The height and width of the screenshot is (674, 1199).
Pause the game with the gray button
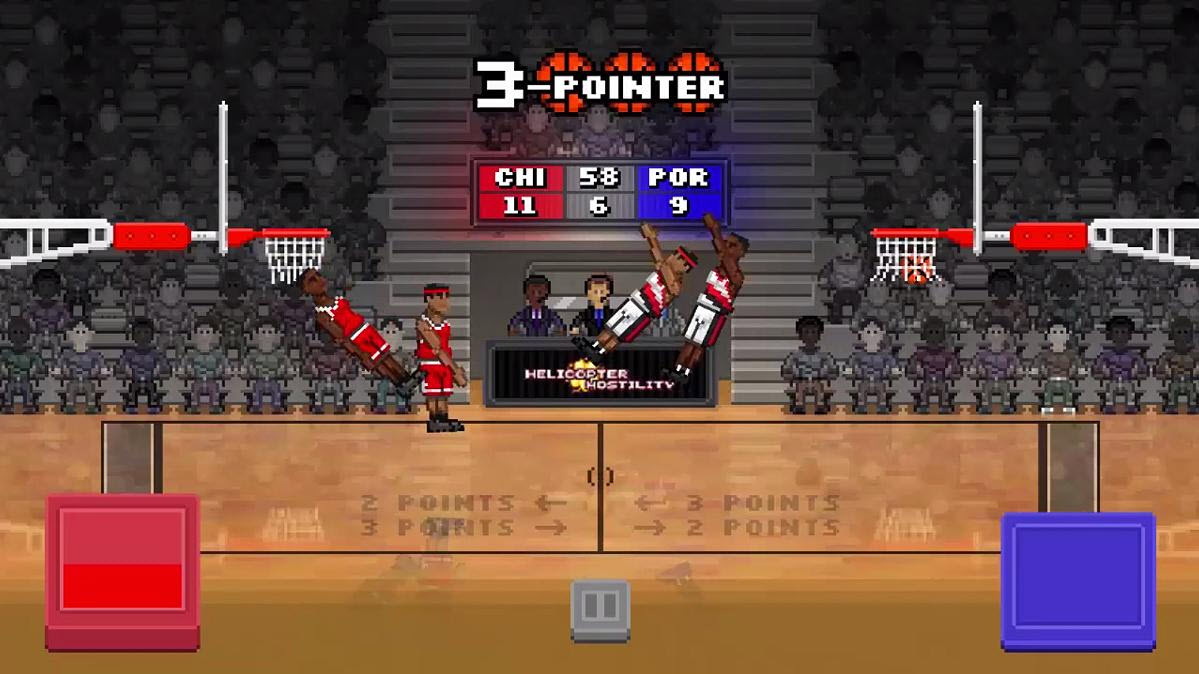600,607
